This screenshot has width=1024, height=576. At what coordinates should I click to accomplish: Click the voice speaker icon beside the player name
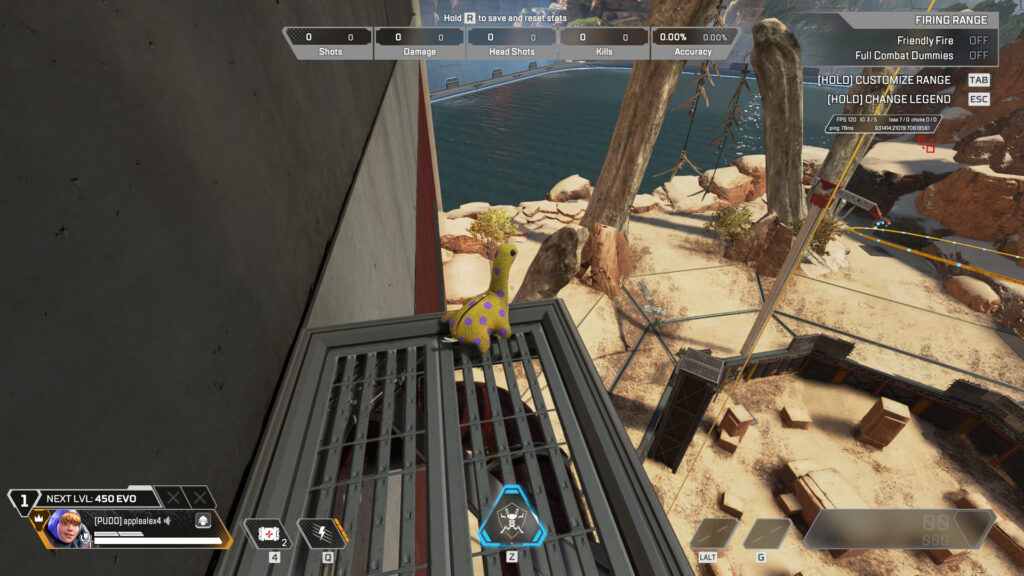(x=168, y=521)
